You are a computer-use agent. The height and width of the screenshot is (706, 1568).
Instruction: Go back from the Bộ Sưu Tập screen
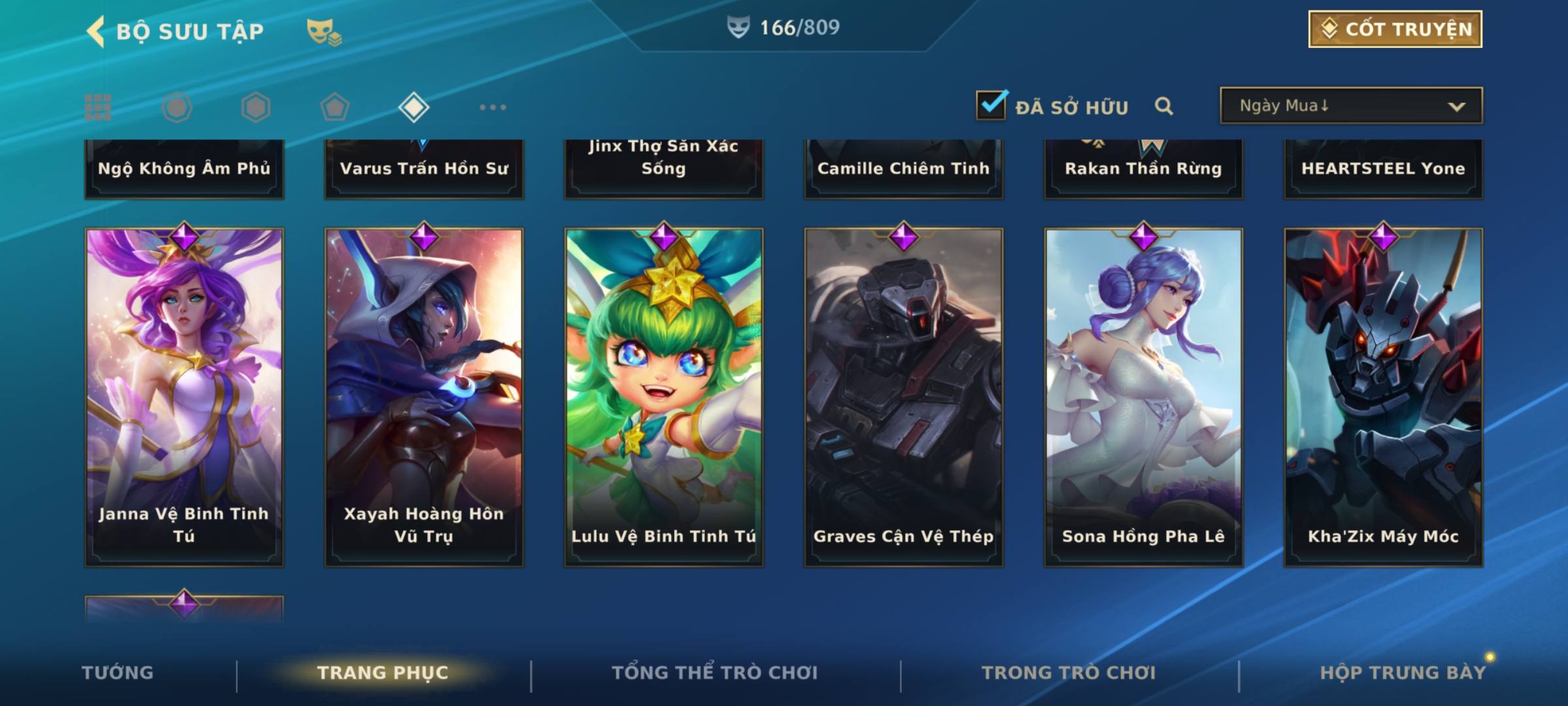tap(97, 31)
